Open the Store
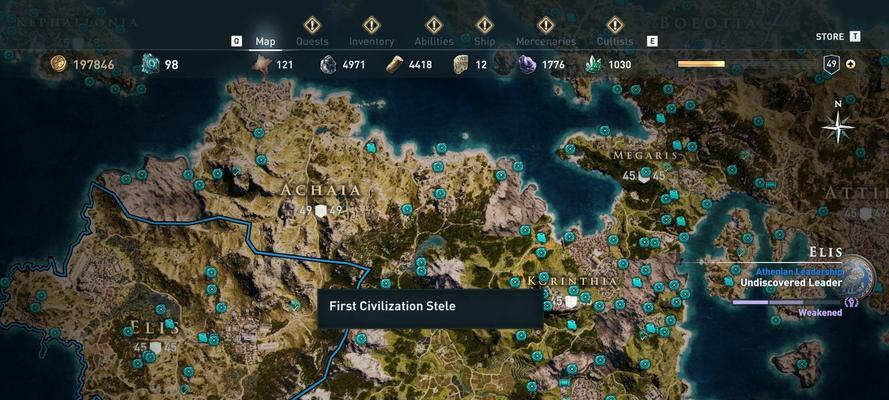This screenshot has height=400, width=889. (x=830, y=37)
